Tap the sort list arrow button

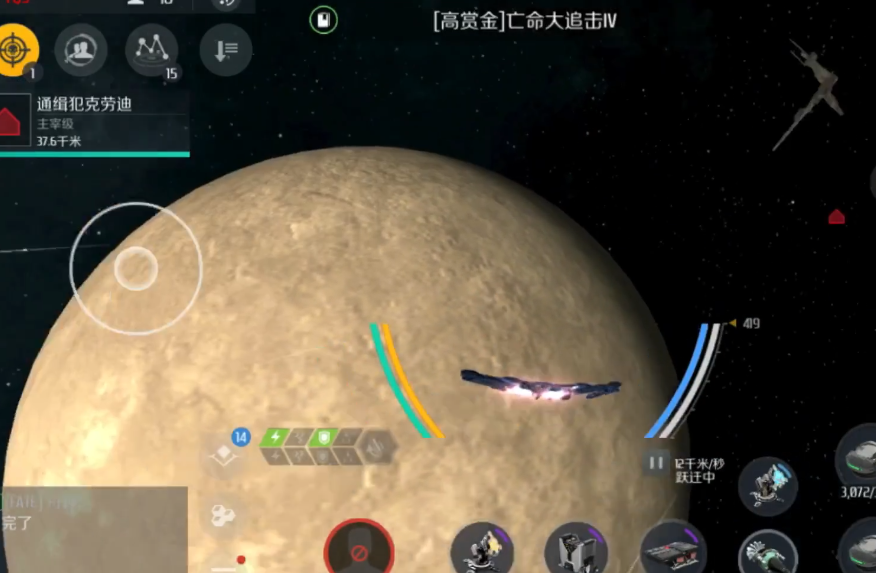225,50
